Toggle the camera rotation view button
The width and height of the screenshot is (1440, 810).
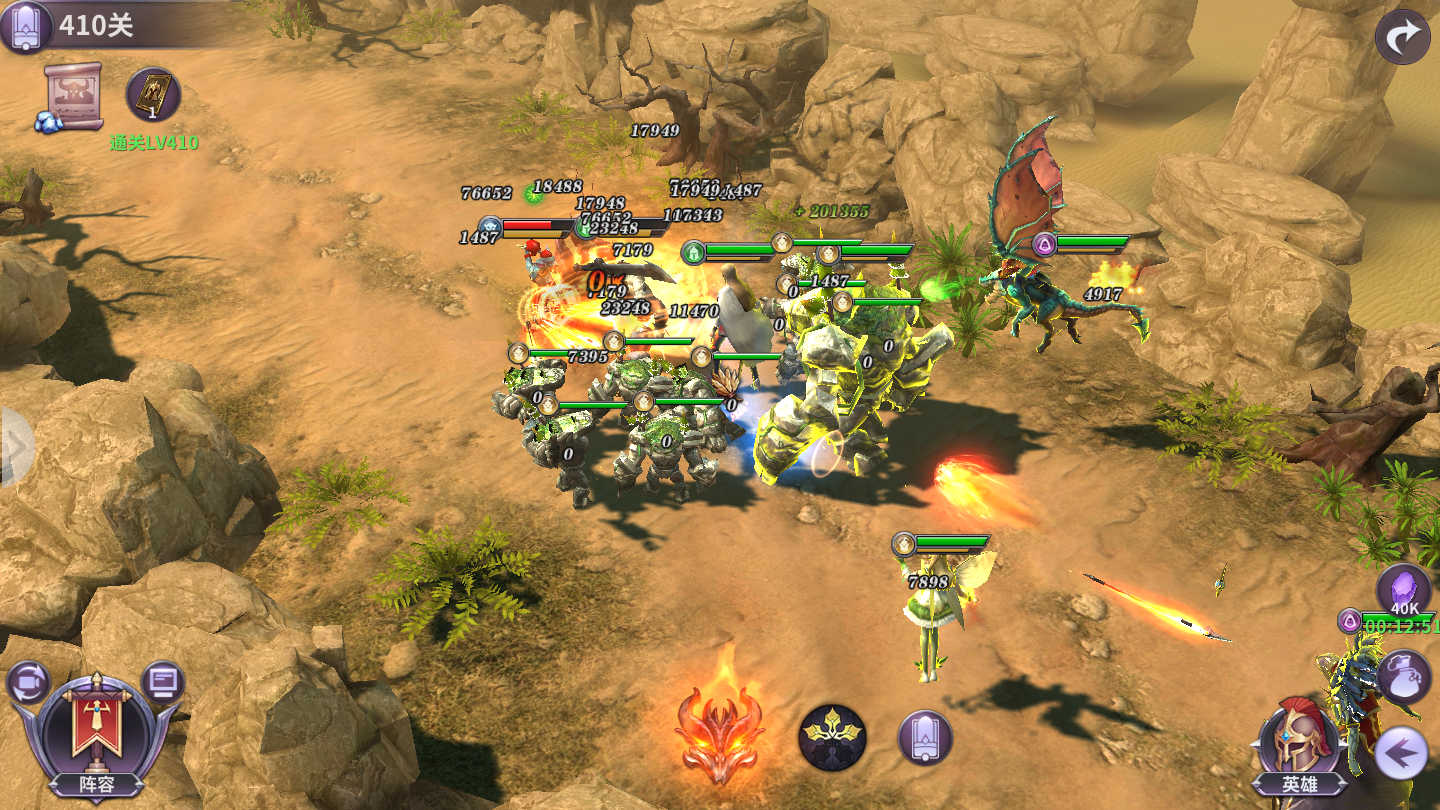28,683
